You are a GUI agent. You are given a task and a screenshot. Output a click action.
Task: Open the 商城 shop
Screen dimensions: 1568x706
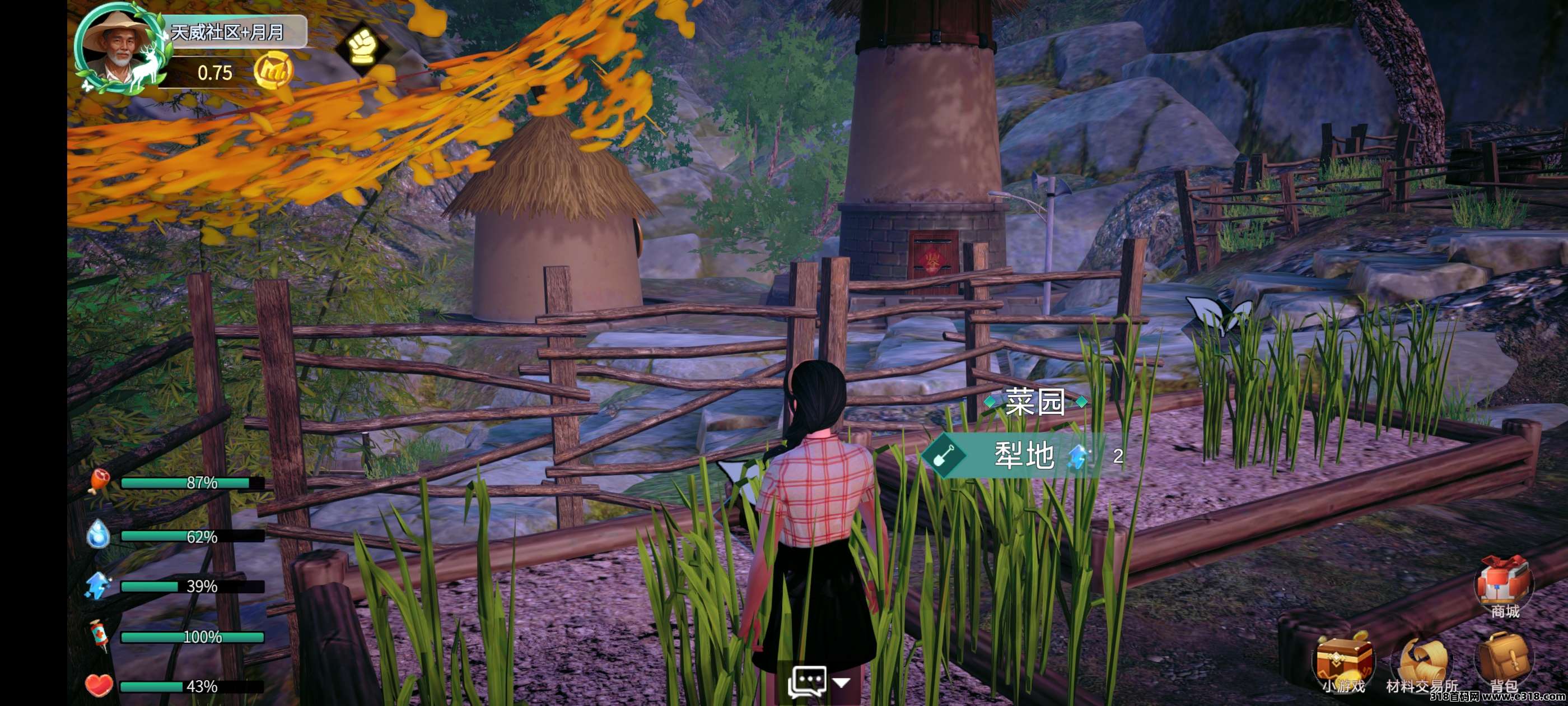click(1504, 586)
